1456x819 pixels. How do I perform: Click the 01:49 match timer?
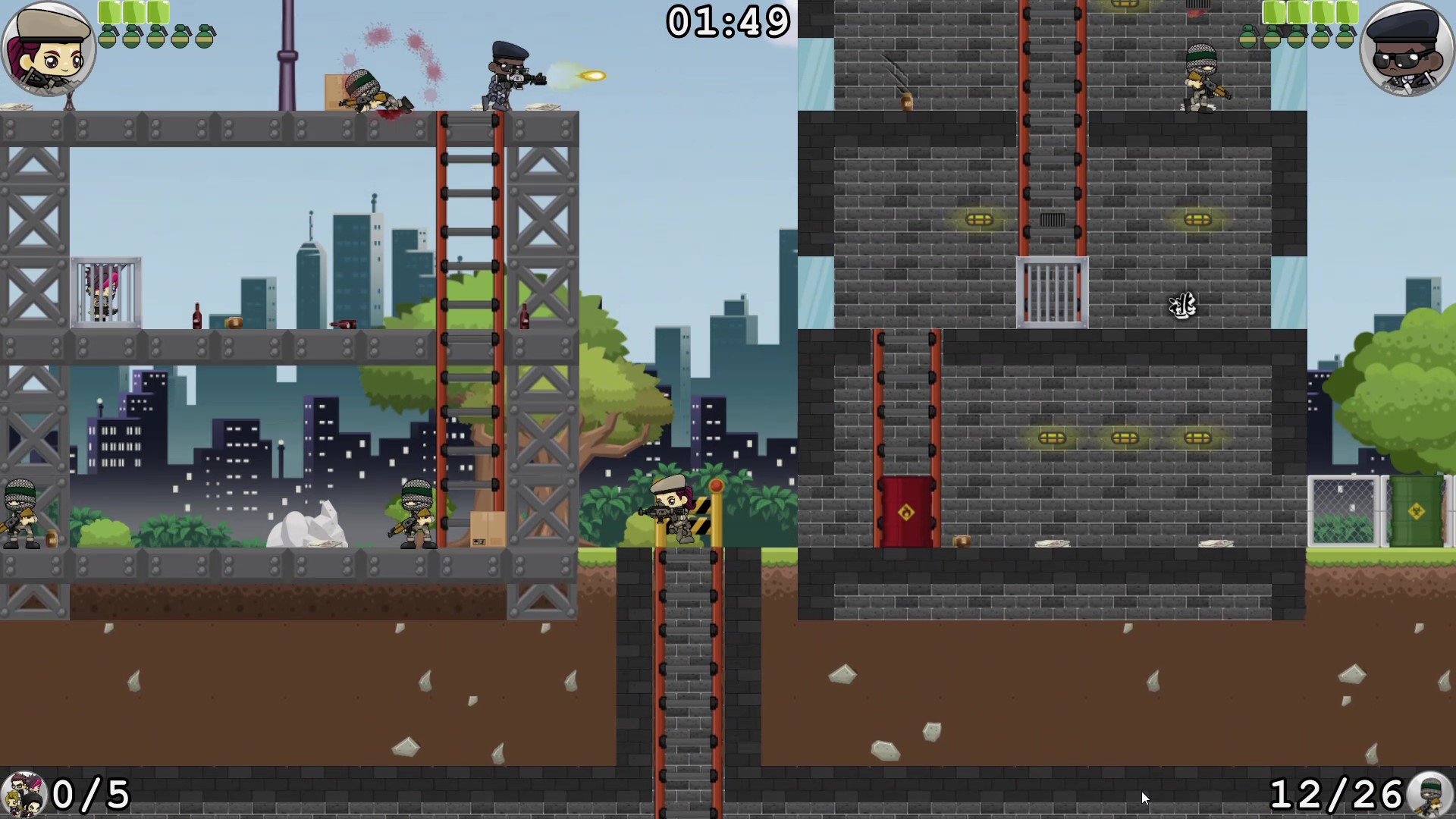point(726,23)
